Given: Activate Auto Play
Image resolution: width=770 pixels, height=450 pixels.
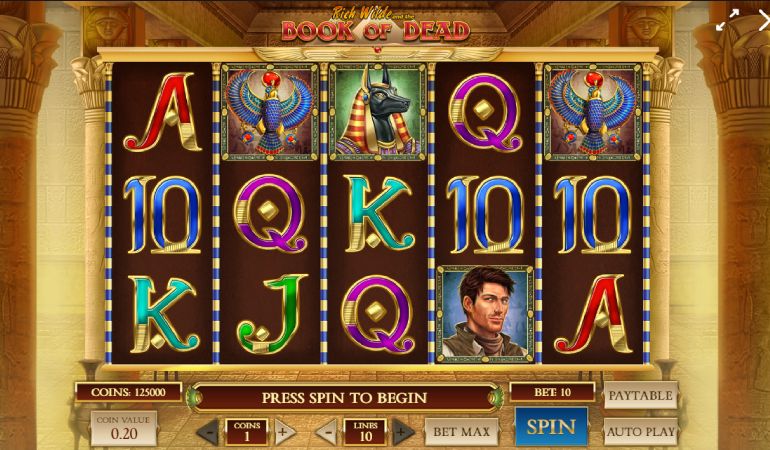Looking at the screenshot, I should (x=640, y=433).
